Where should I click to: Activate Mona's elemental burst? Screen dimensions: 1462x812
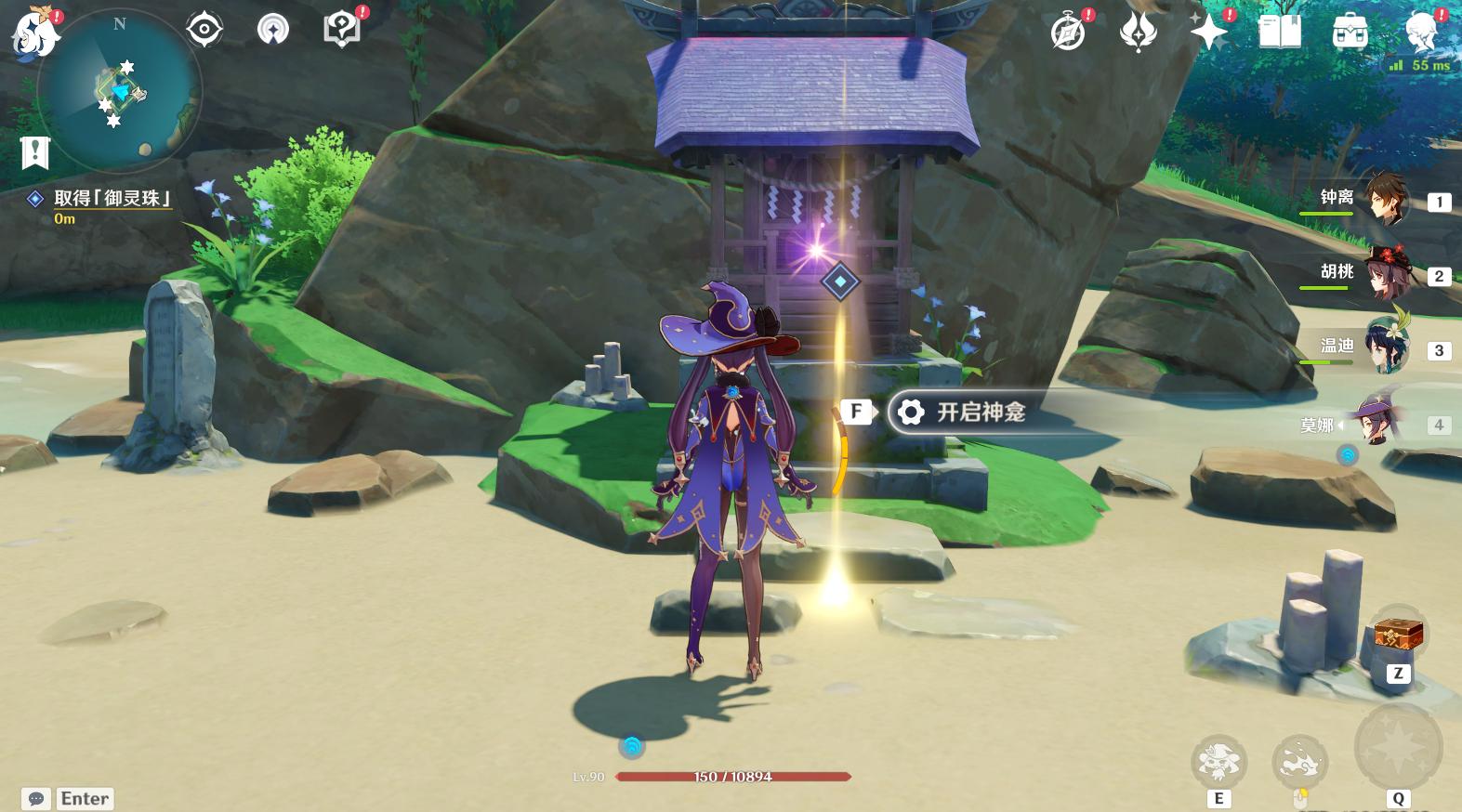pos(1398,748)
